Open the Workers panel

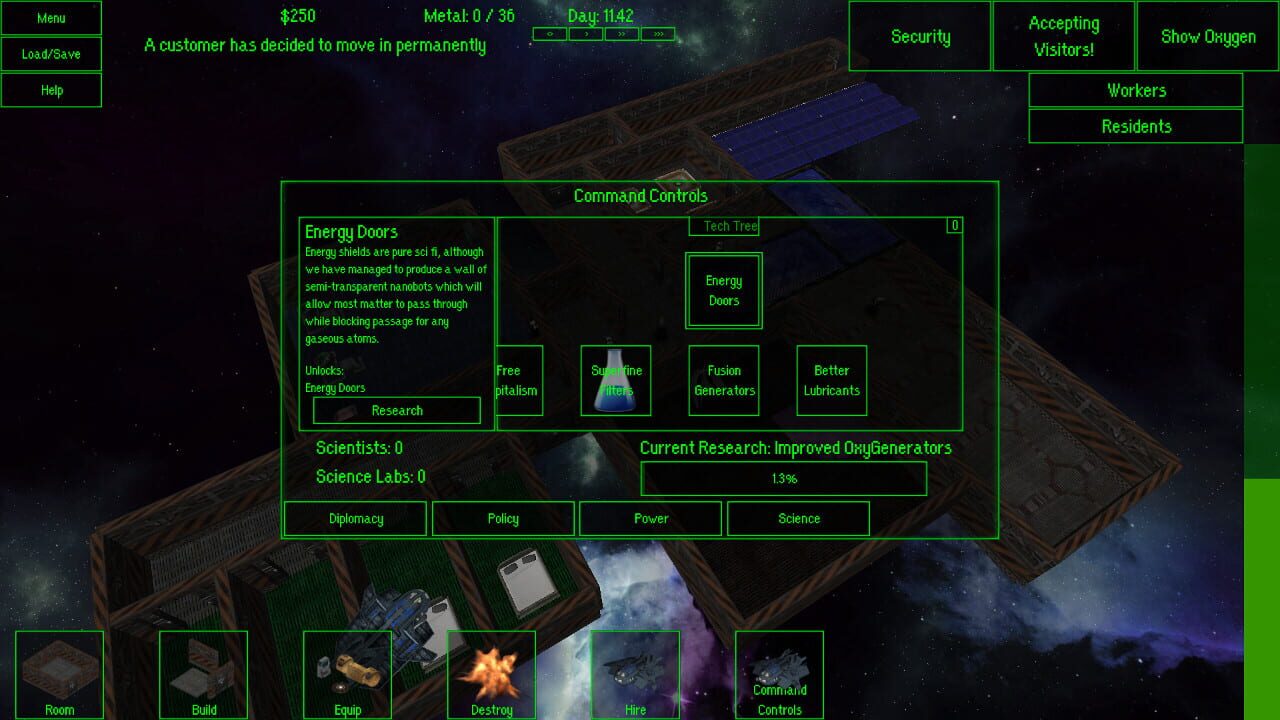point(1136,90)
